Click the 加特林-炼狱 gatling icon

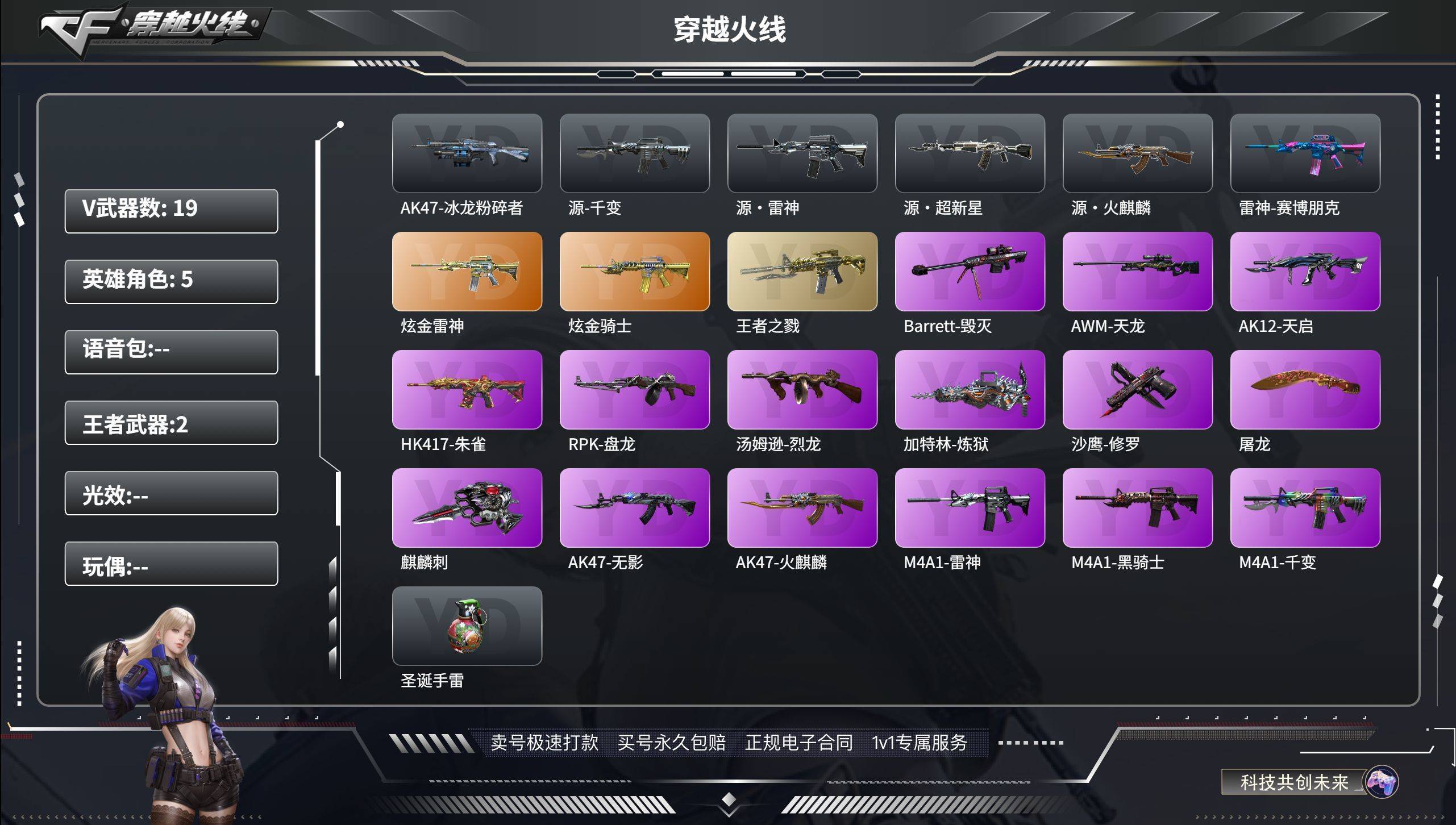pos(970,390)
